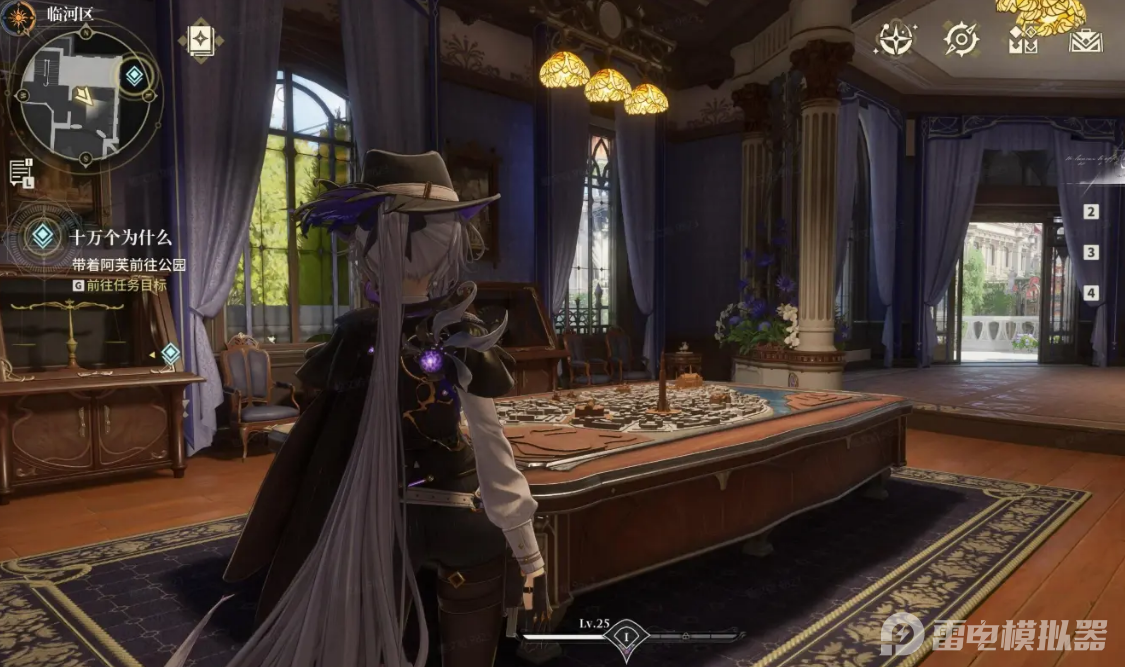This screenshot has height=667, width=1125.
Task: Choose team slot 4
Action: click(x=1091, y=293)
